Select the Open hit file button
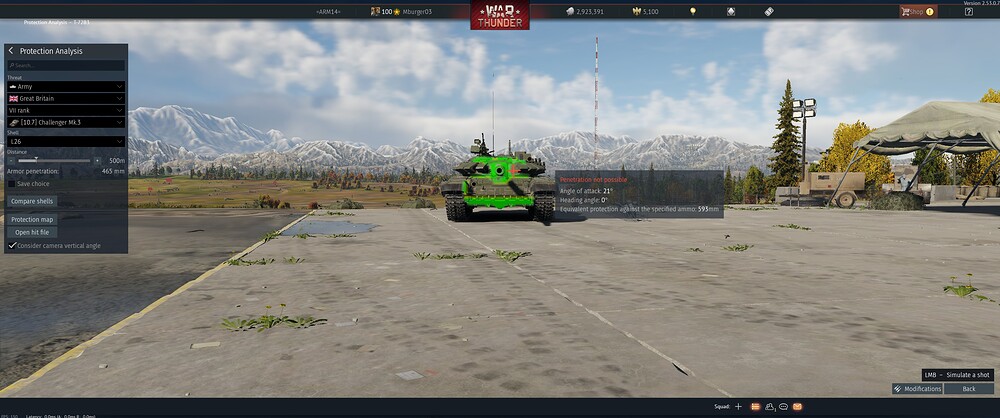This screenshot has height=418, width=1000. point(31,232)
